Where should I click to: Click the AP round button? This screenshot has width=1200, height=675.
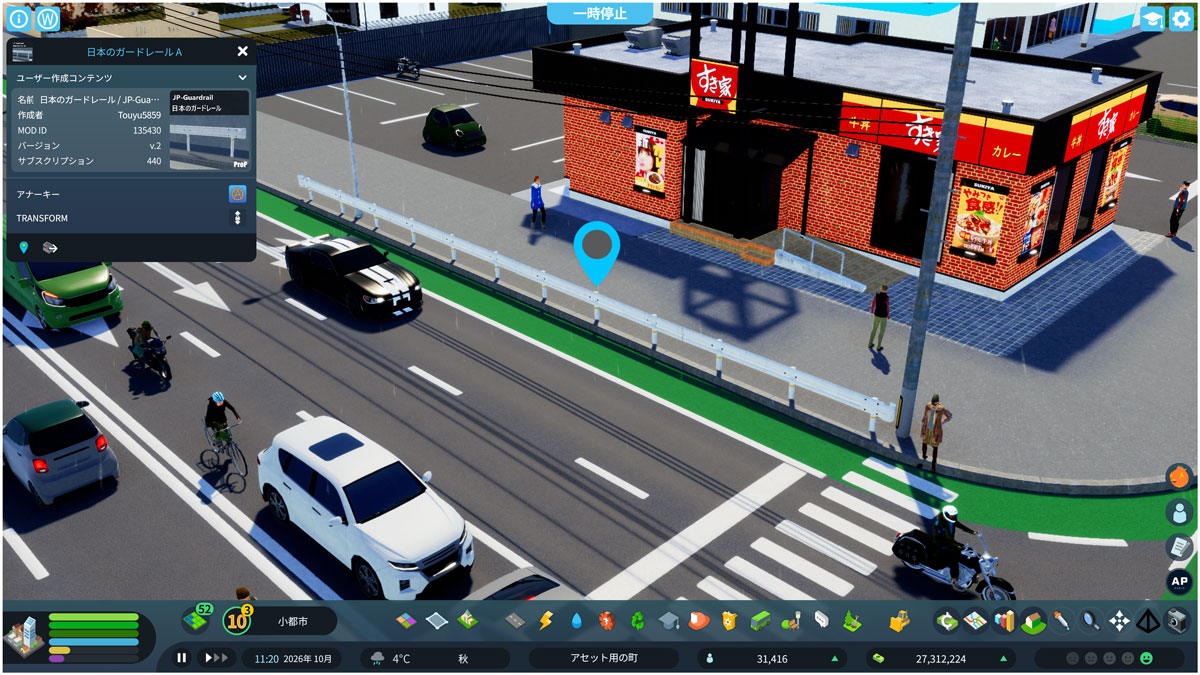1179,581
